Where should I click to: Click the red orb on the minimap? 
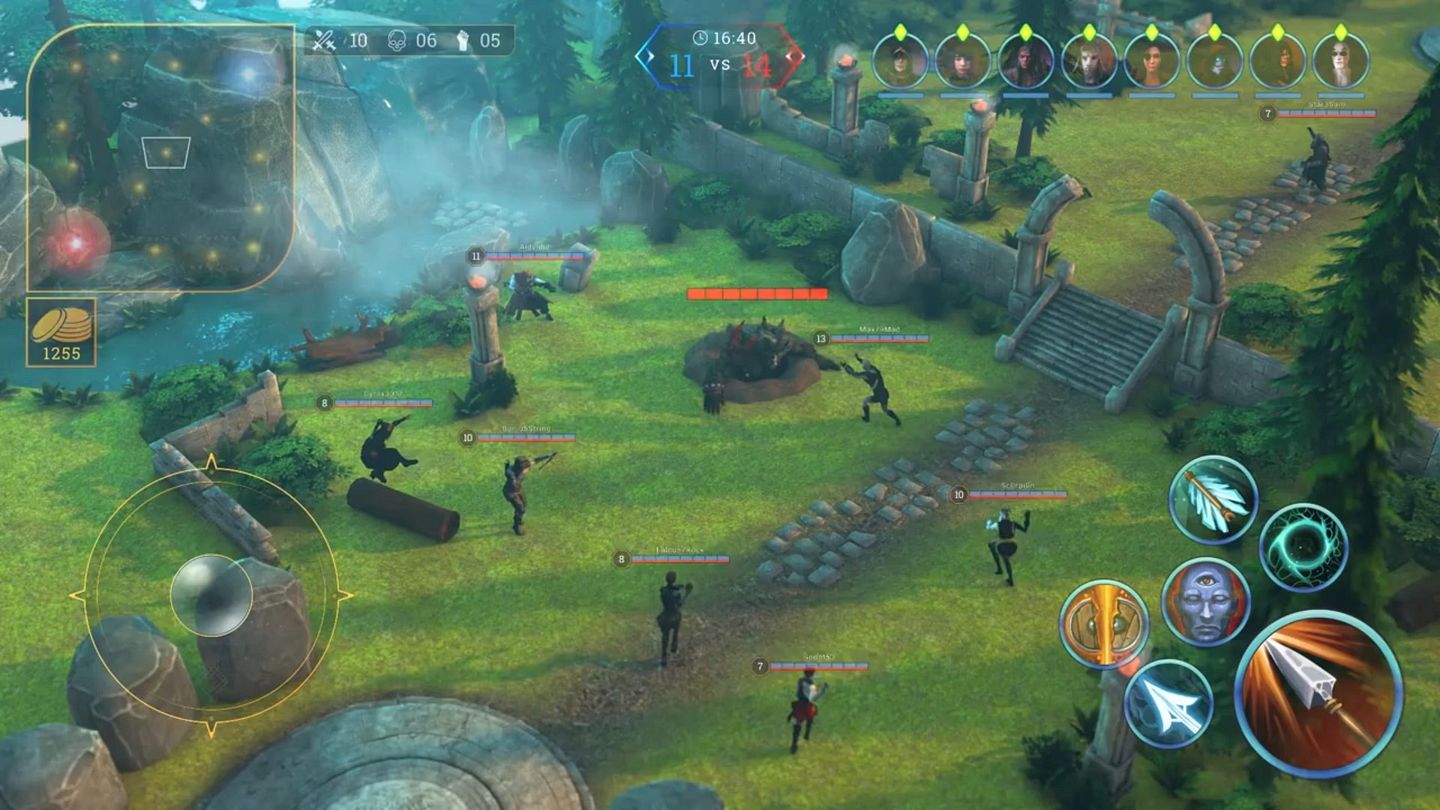(x=76, y=243)
